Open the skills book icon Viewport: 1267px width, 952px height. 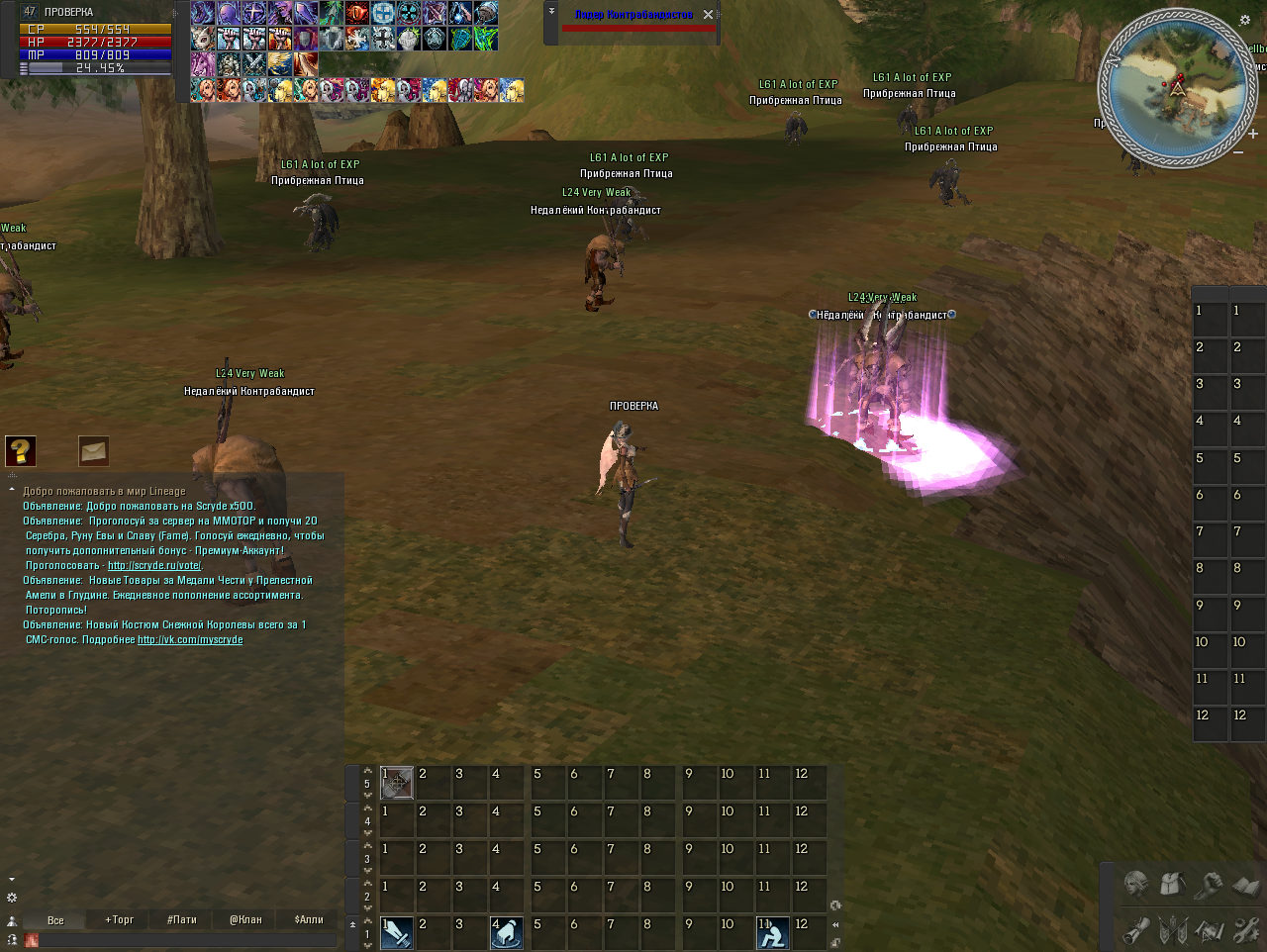1245,883
